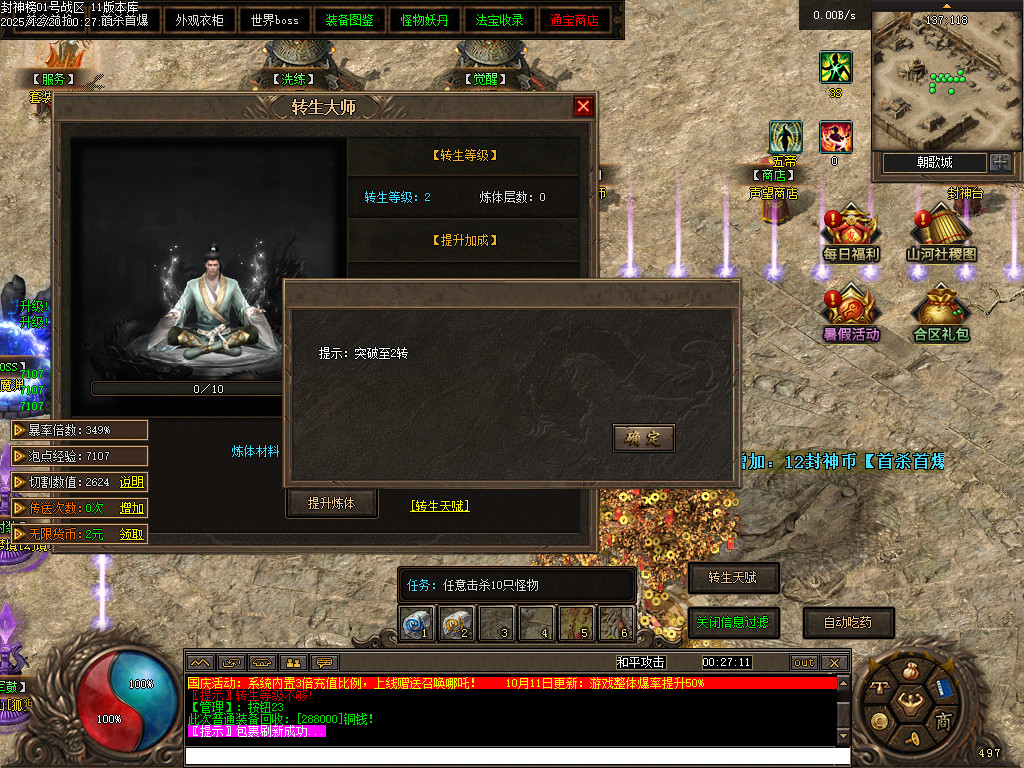This screenshot has height=768, width=1024.
Task: Close the 转生大师 window
Action: point(583,107)
